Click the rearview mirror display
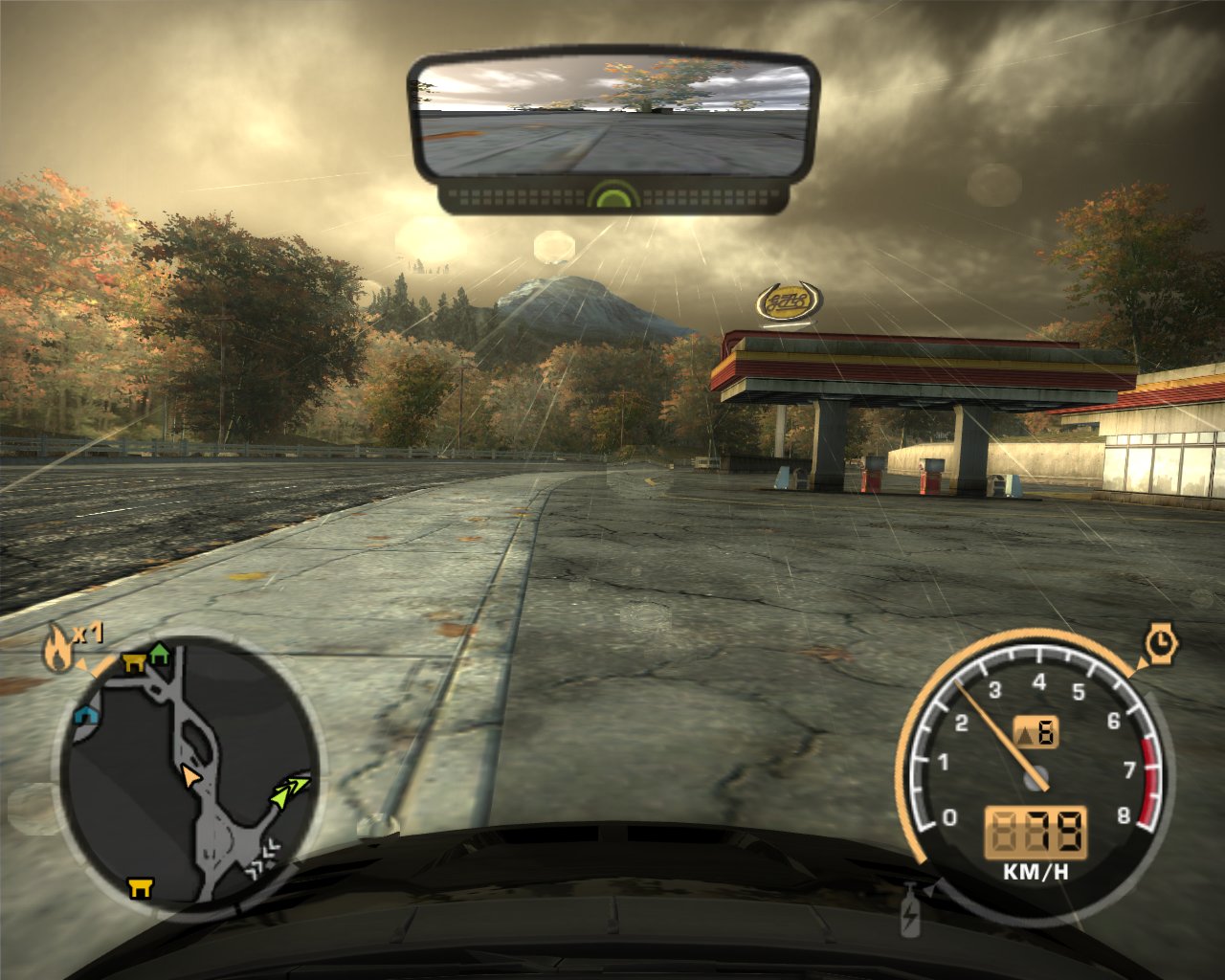The image size is (1225, 980). tap(614, 117)
